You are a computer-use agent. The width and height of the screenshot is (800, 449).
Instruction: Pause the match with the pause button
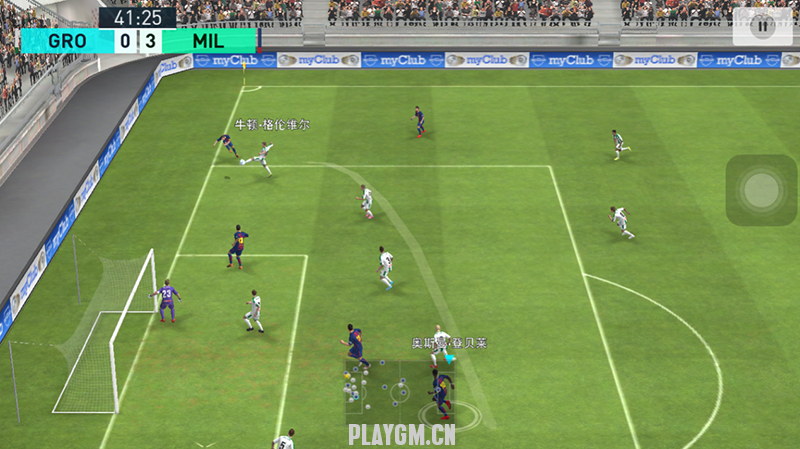[762, 27]
